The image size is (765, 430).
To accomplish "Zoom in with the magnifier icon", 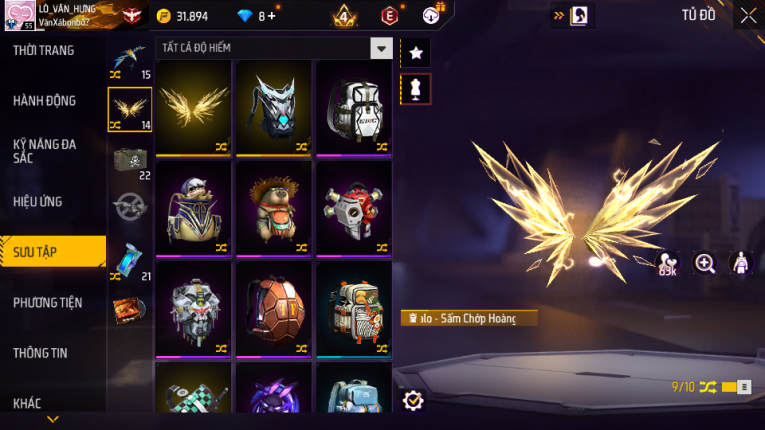I will click(705, 263).
